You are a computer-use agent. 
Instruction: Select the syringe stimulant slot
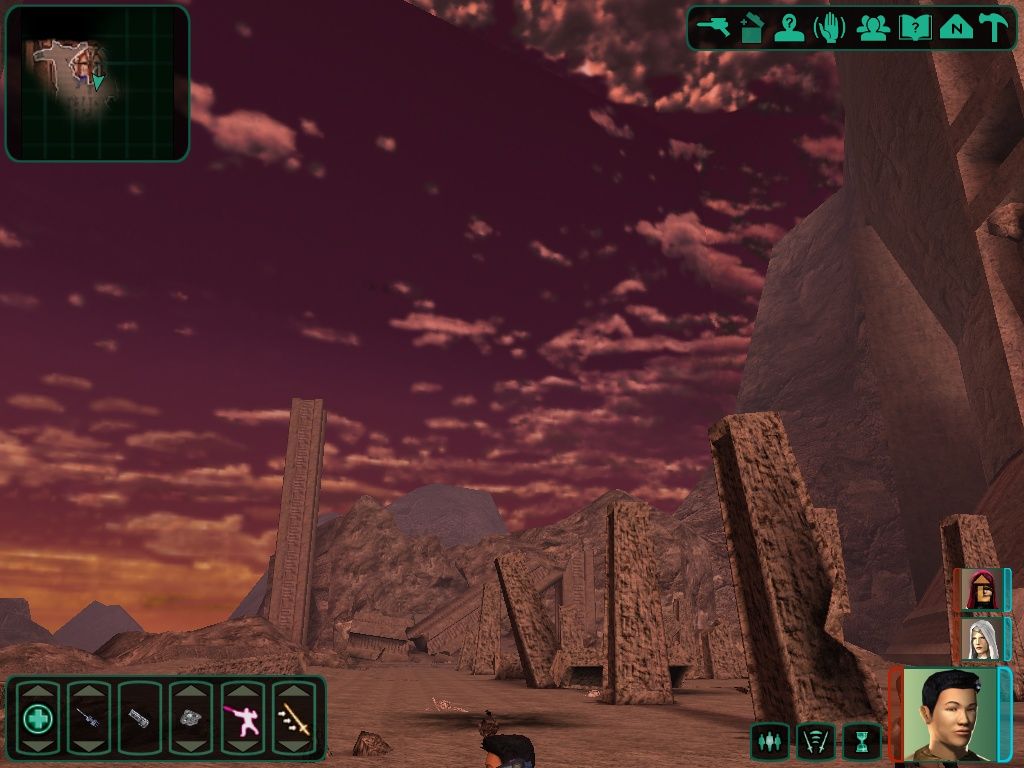tap(89, 718)
